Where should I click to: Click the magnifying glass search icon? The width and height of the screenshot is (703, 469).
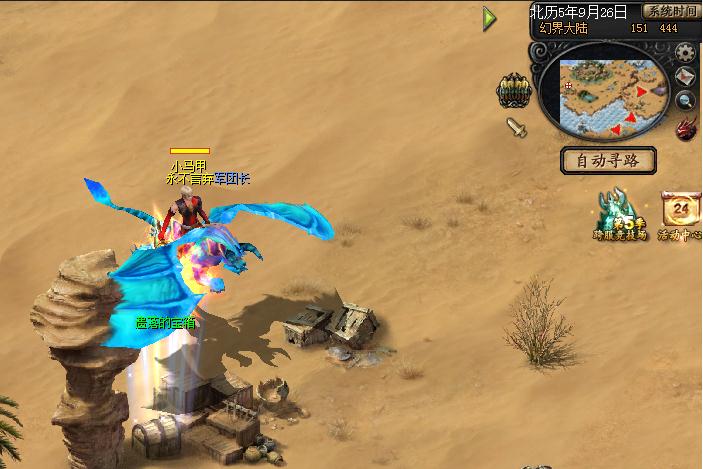coord(686,100)
